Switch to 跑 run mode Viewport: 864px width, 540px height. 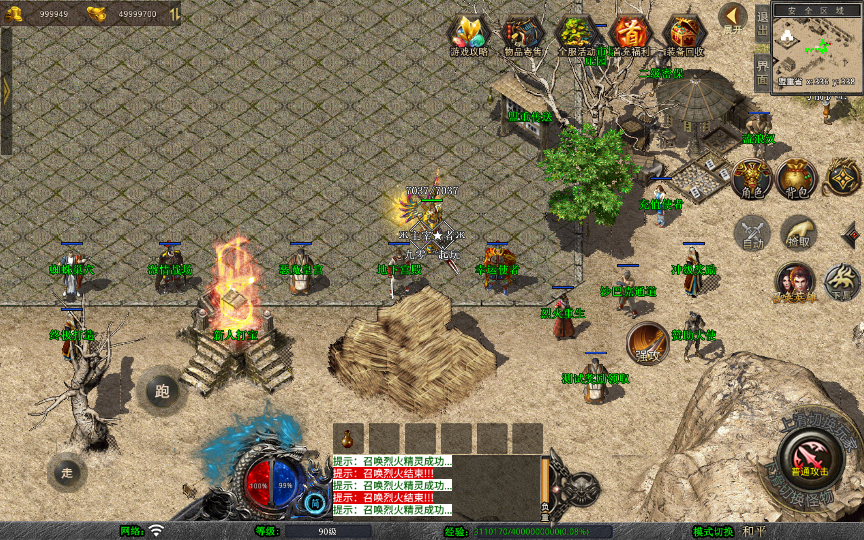click(162, 391)
